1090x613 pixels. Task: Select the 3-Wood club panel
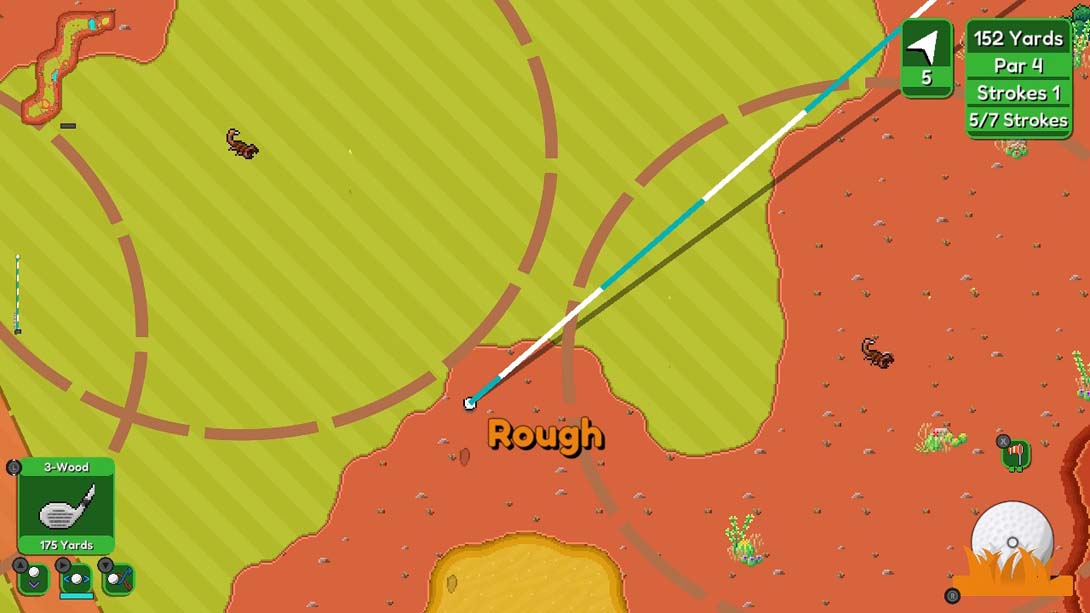coord(66,506)
